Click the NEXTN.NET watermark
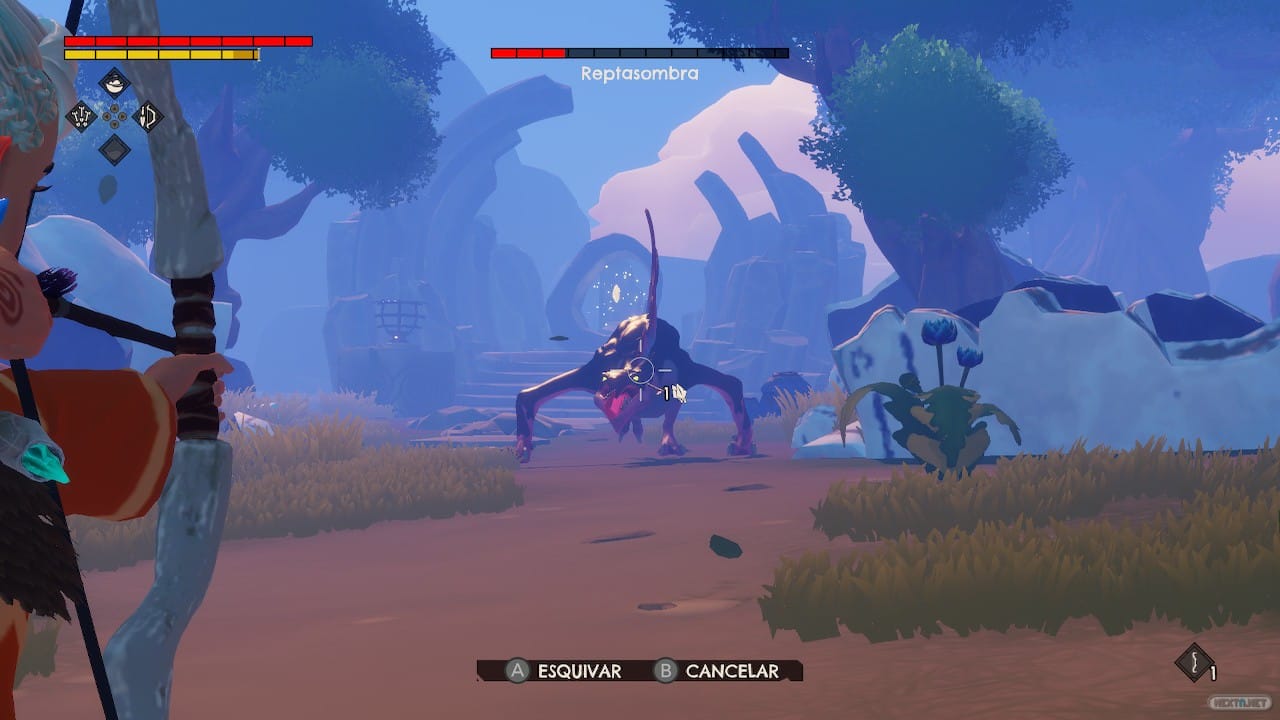The image size is (1280, 720). coord(1240,702)
